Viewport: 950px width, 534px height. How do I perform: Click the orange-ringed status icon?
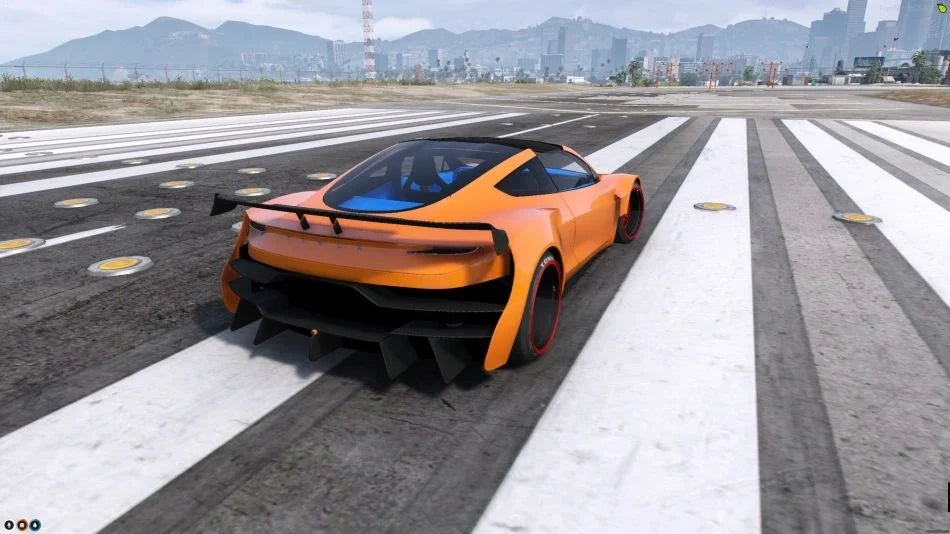pyautogui.click(x=22, y=524)
